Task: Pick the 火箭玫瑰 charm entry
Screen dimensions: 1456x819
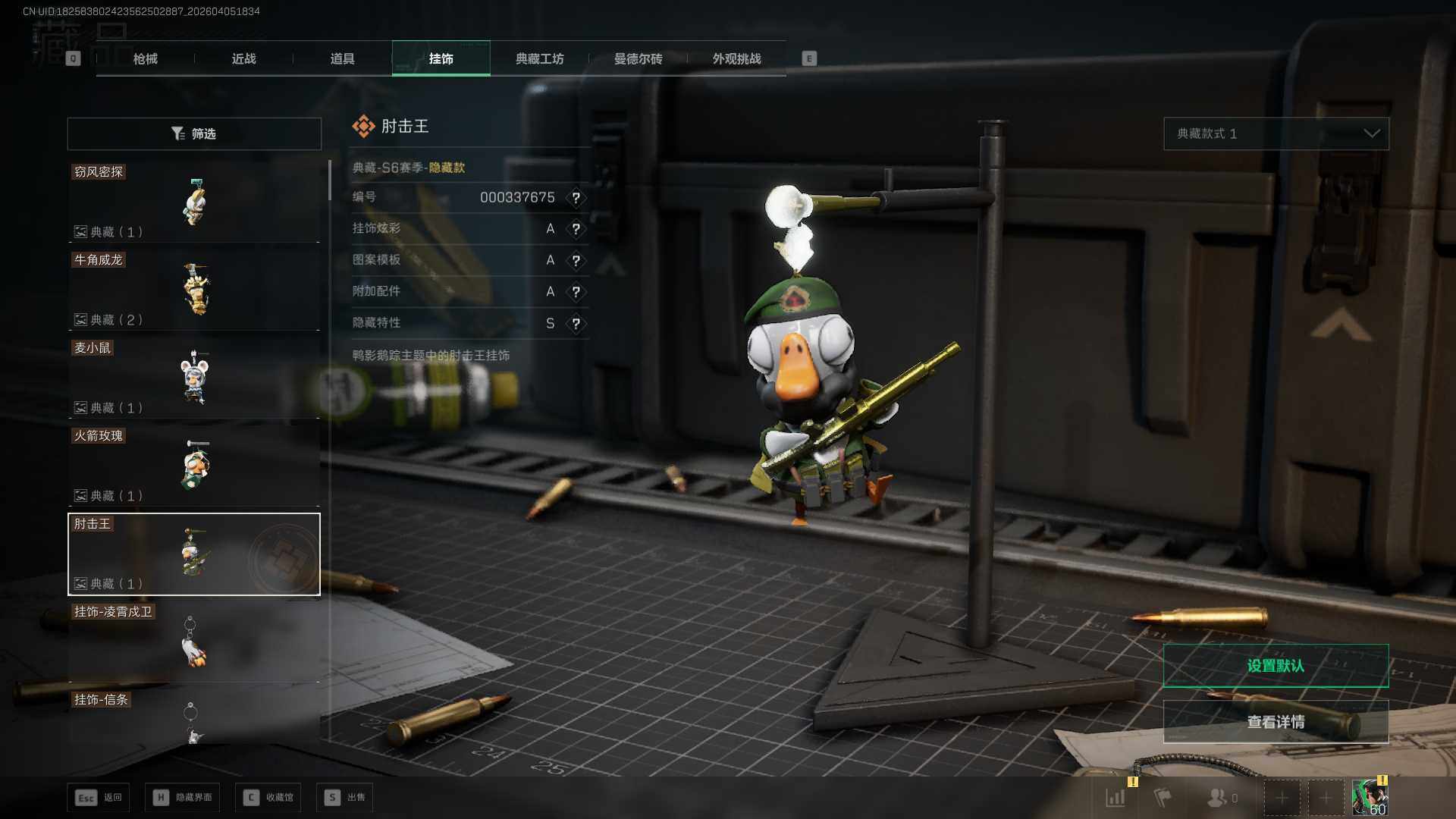Action: point(194,466)
